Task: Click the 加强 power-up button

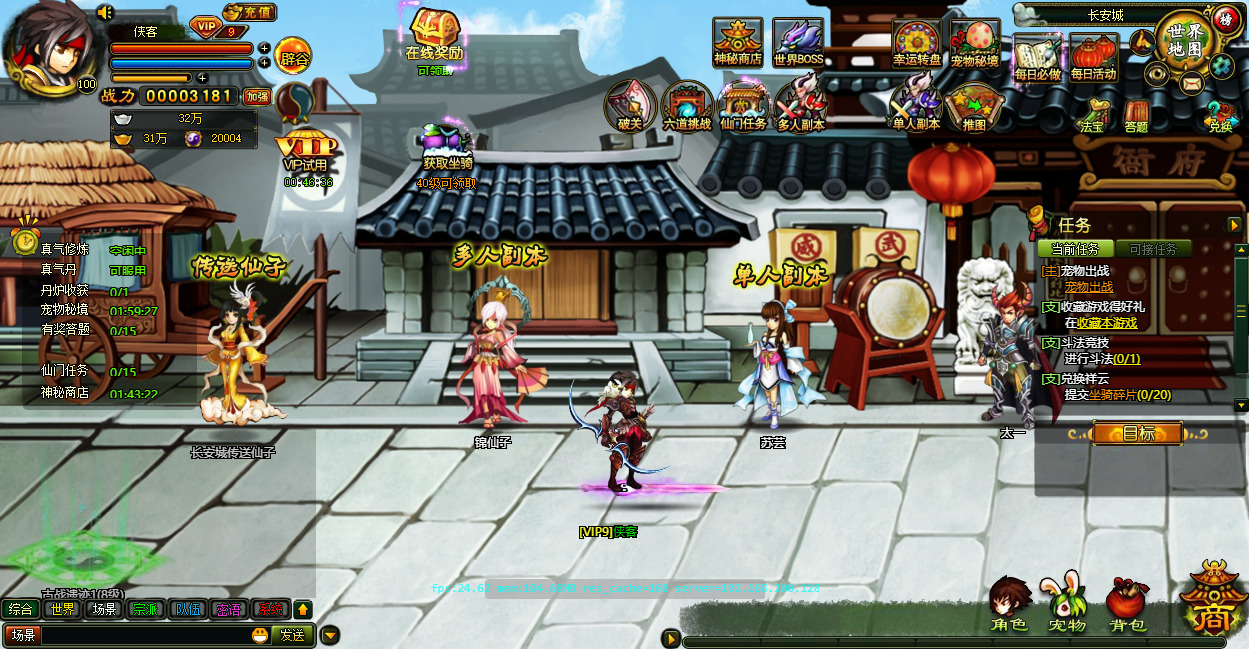Action: [x=258, y=97]
